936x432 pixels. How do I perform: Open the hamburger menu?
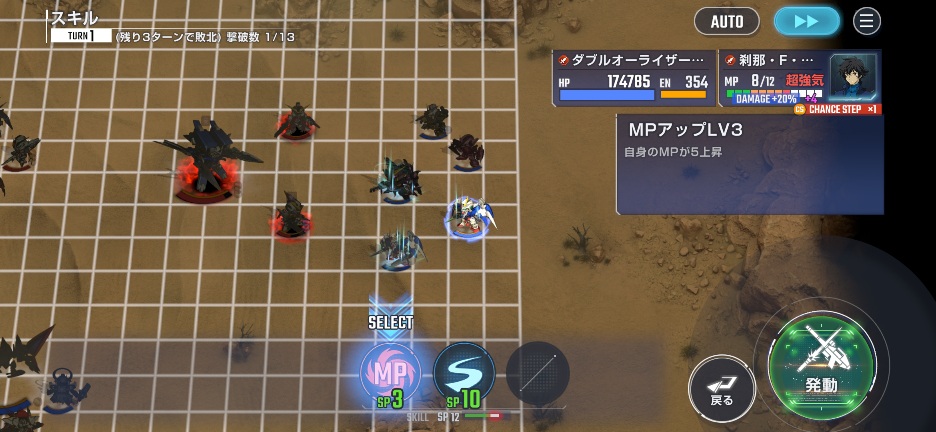867,21
